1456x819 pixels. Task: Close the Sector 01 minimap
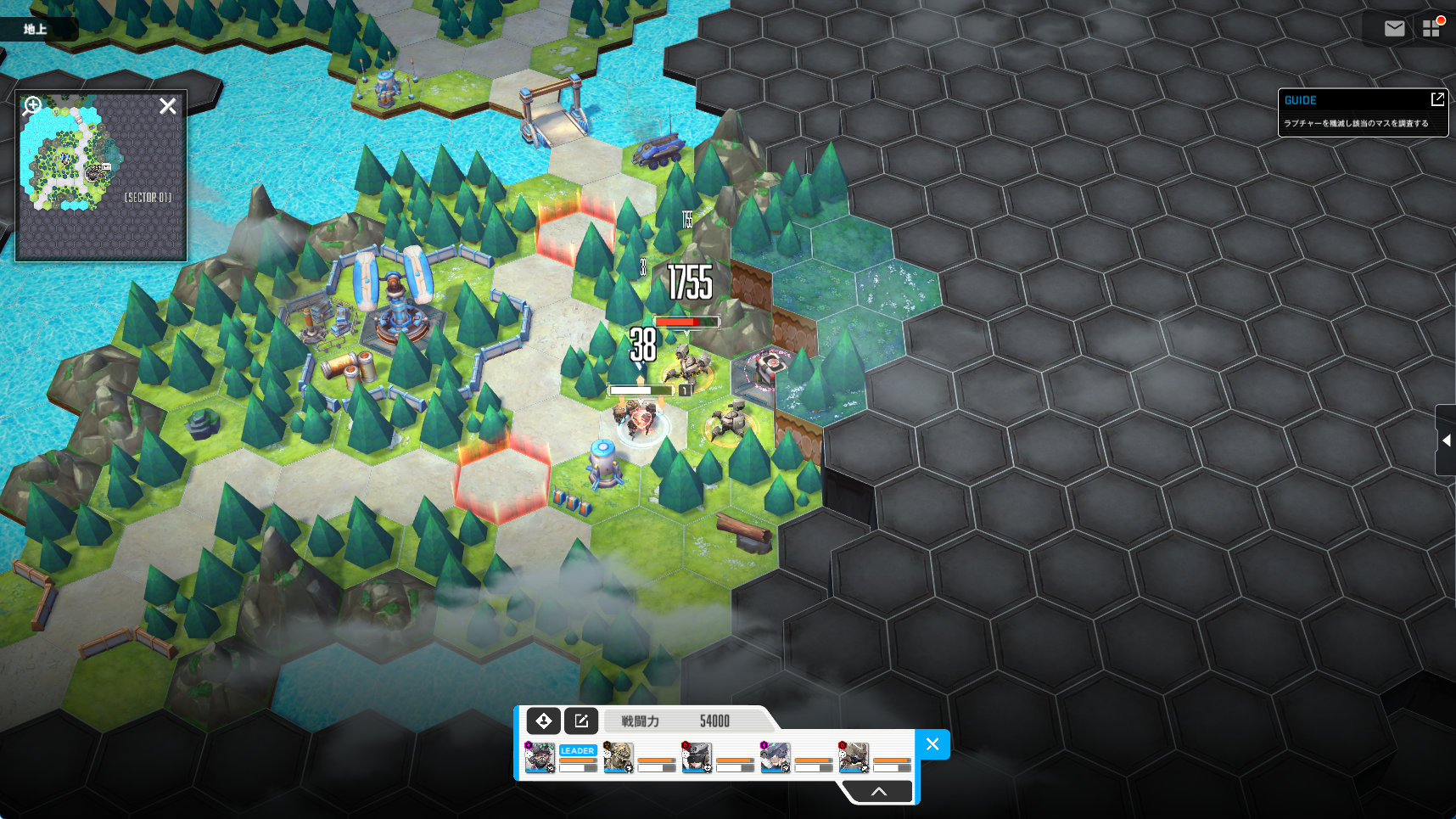tap(168, 106)
